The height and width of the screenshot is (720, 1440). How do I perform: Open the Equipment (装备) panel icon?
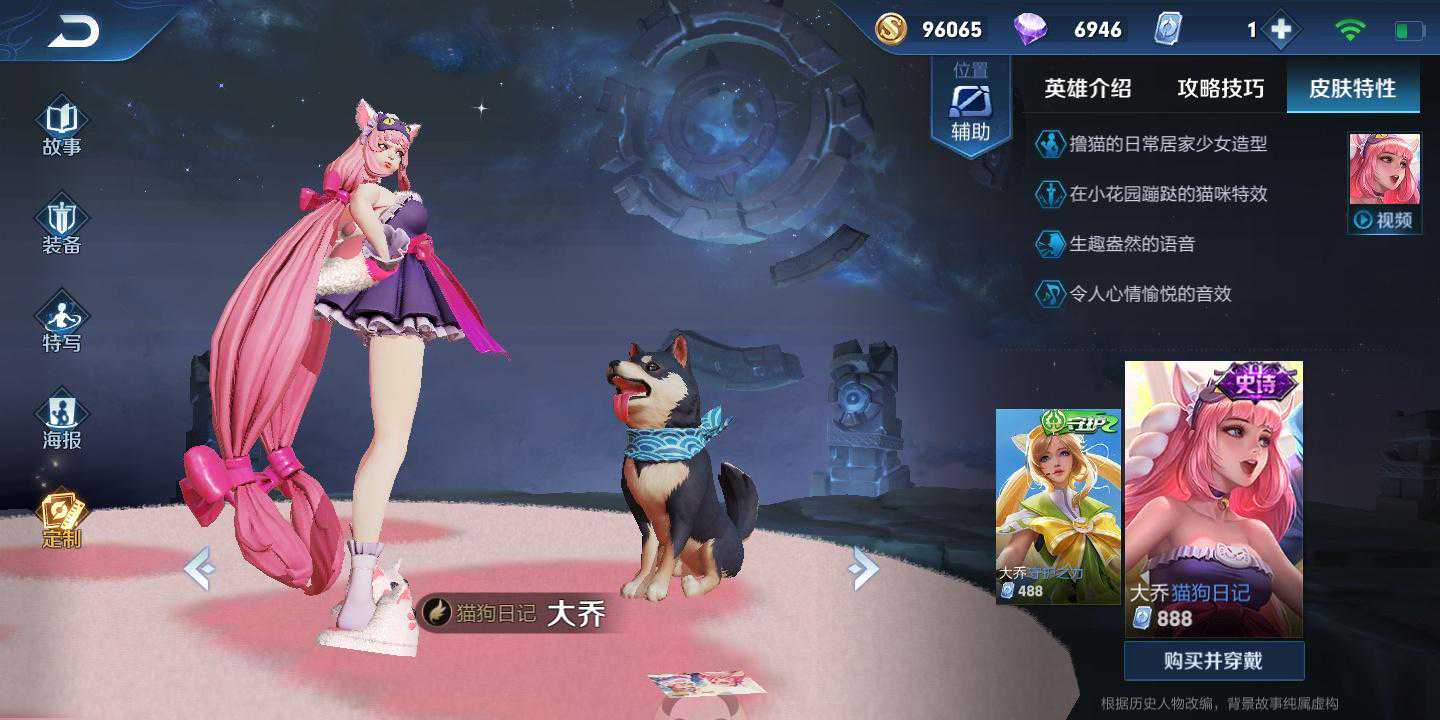pyautogui.click(x=61, y=220)
